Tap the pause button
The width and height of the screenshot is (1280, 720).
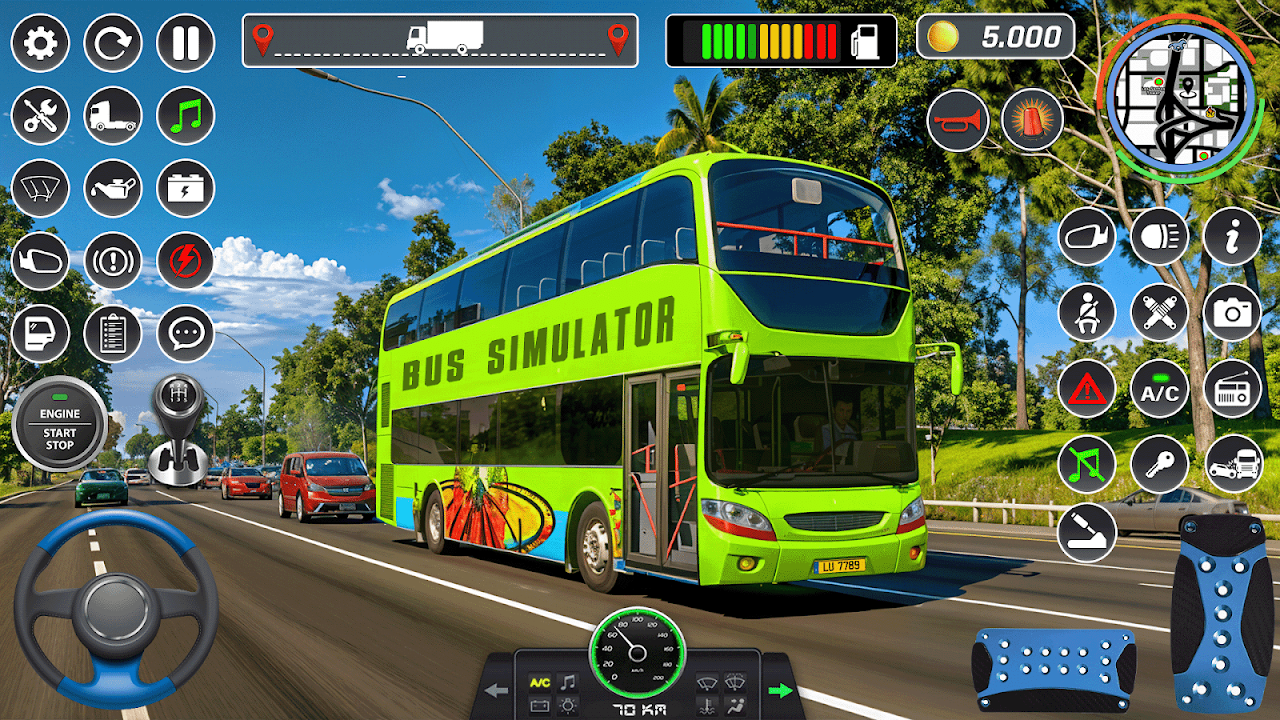[x=186, y=42]
